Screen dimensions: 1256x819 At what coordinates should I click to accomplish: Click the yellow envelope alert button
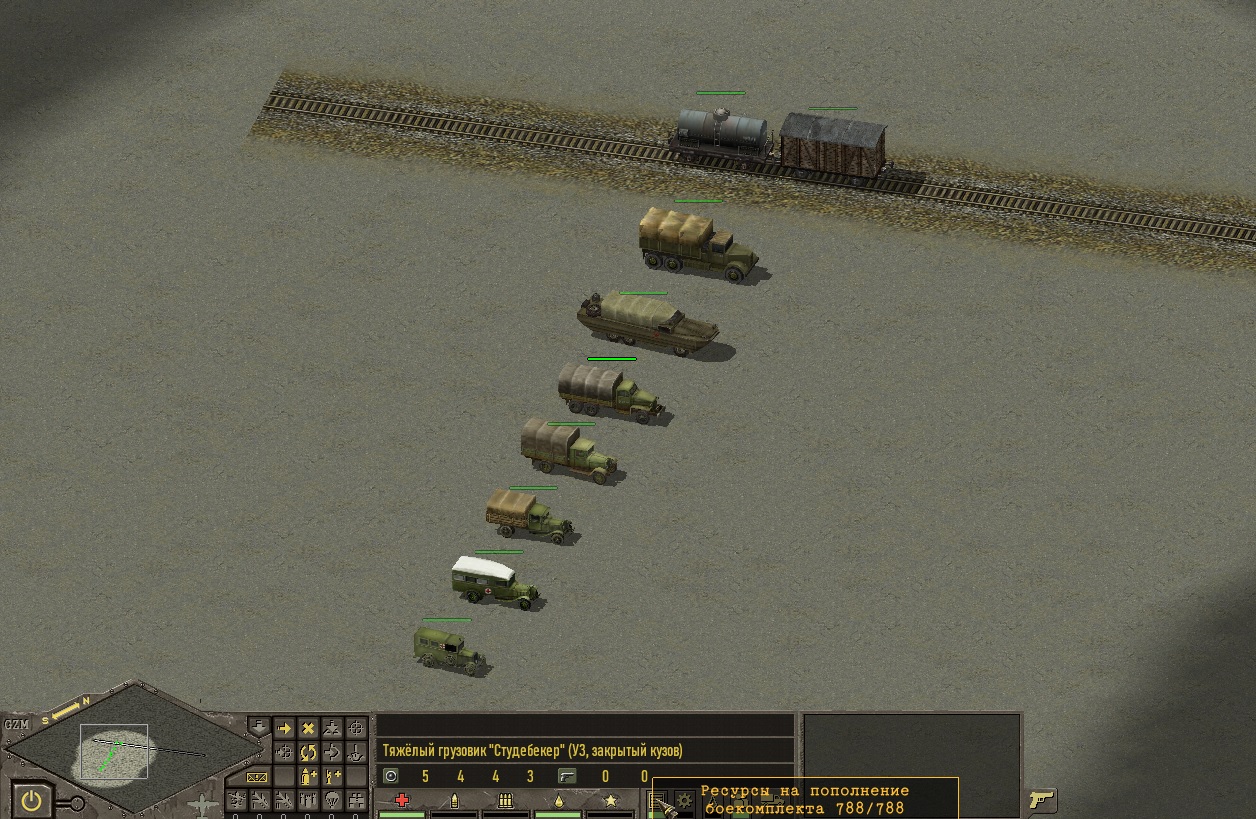coord(258,776)
